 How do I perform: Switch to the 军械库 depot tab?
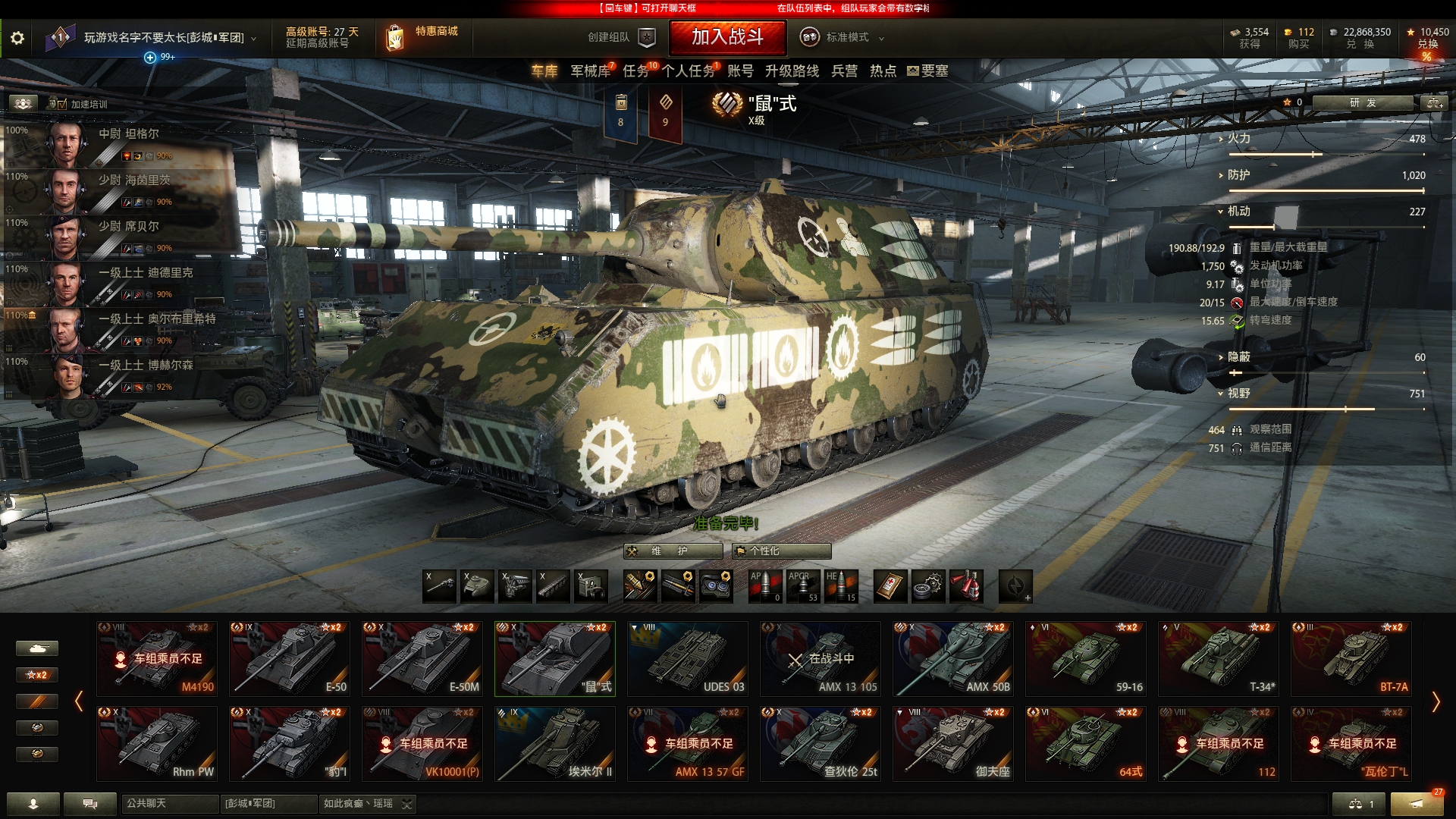coord(590,71)
